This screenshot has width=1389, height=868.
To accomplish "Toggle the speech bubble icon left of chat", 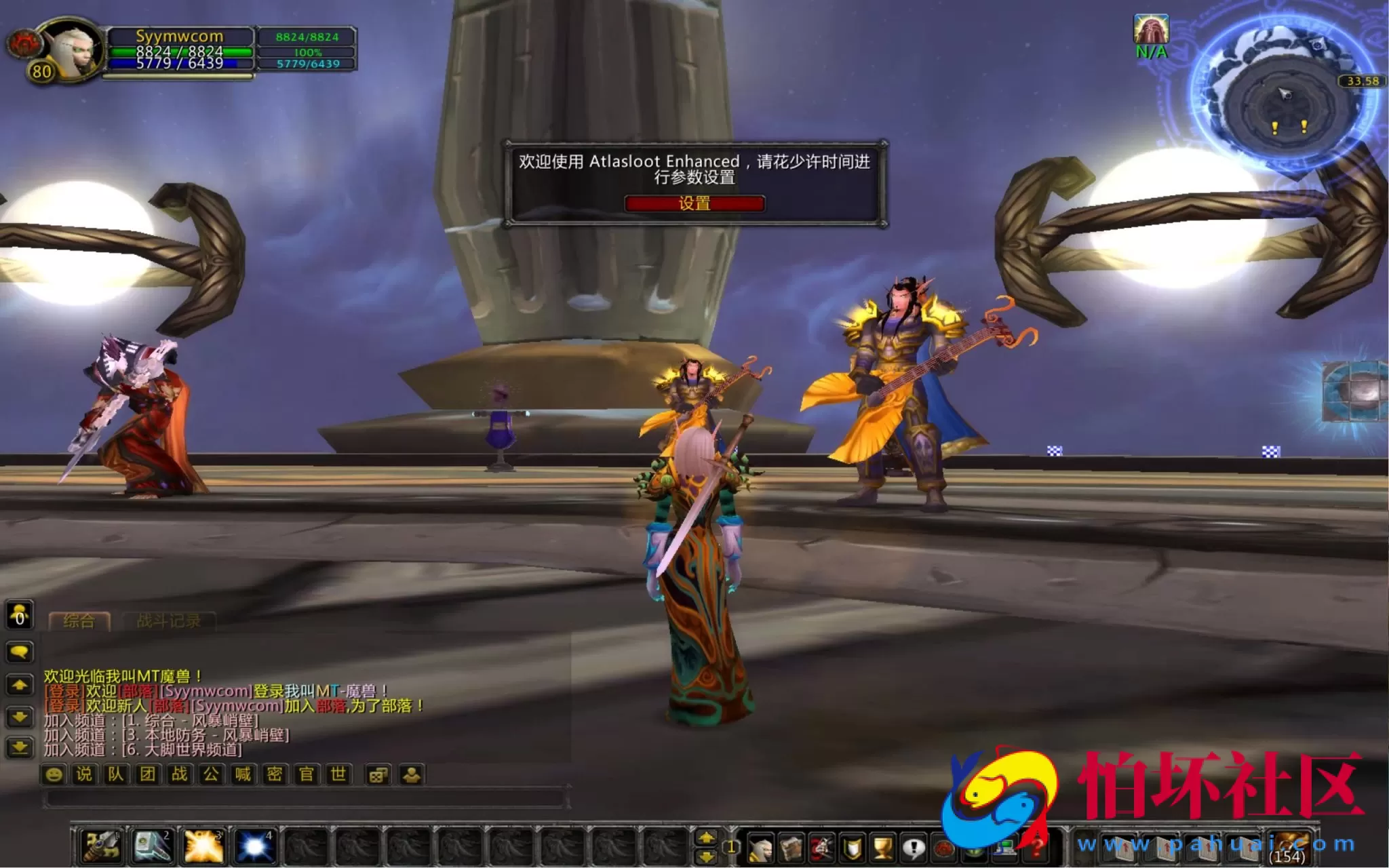I will pos(19,652).
